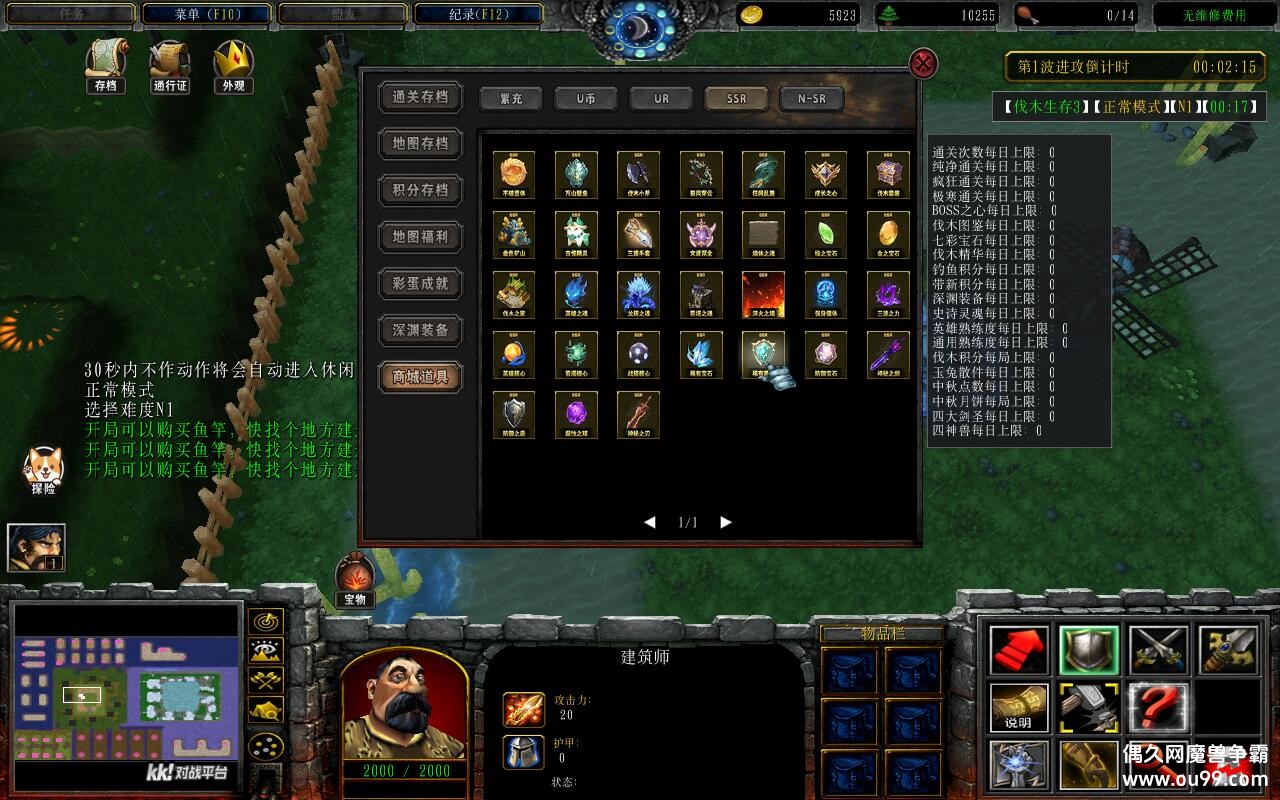Choose 地图福利 in the side menu
This screenshot has width=1280, height=800.
click(420, 237)
